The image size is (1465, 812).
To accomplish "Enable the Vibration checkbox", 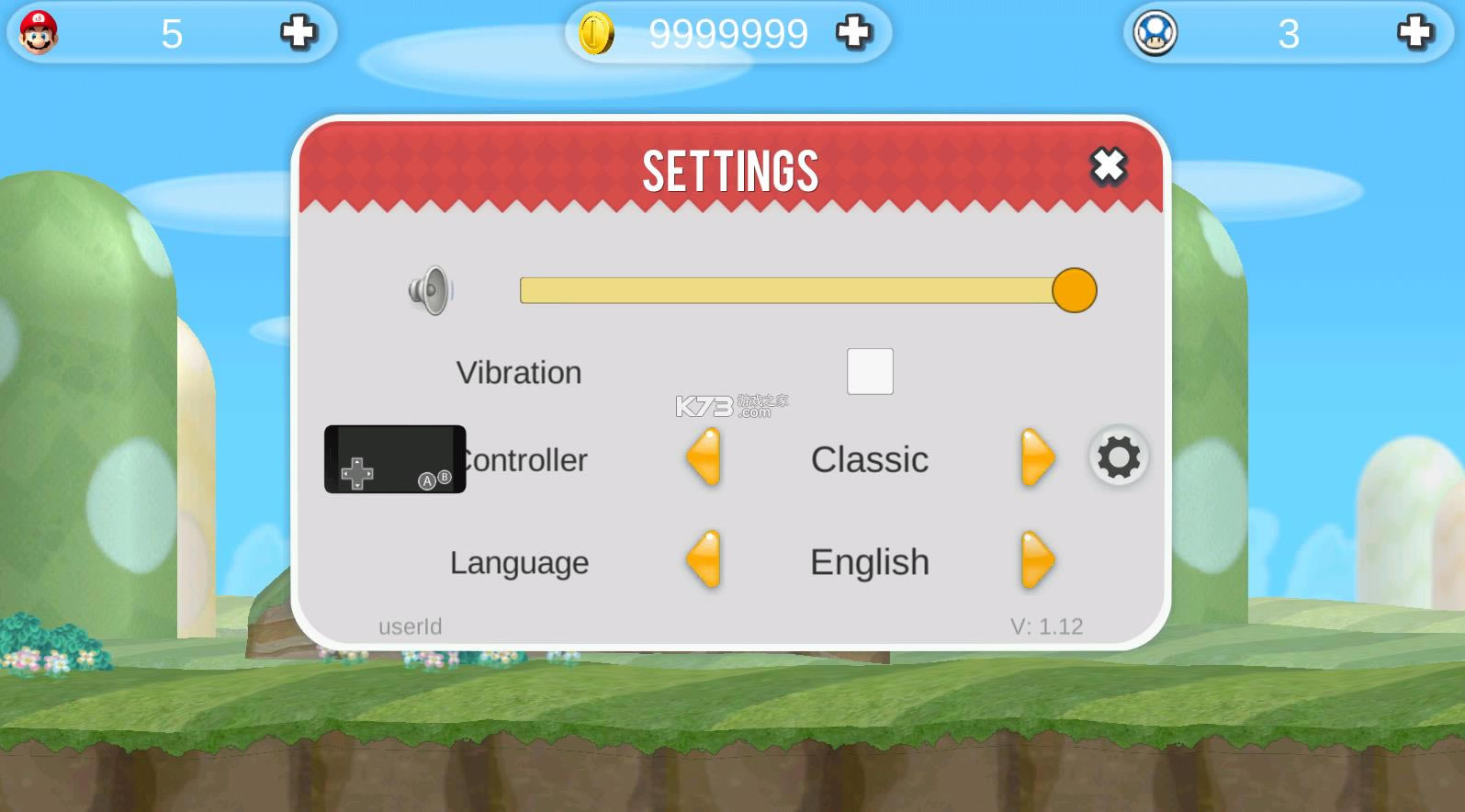I will (869, 371).
